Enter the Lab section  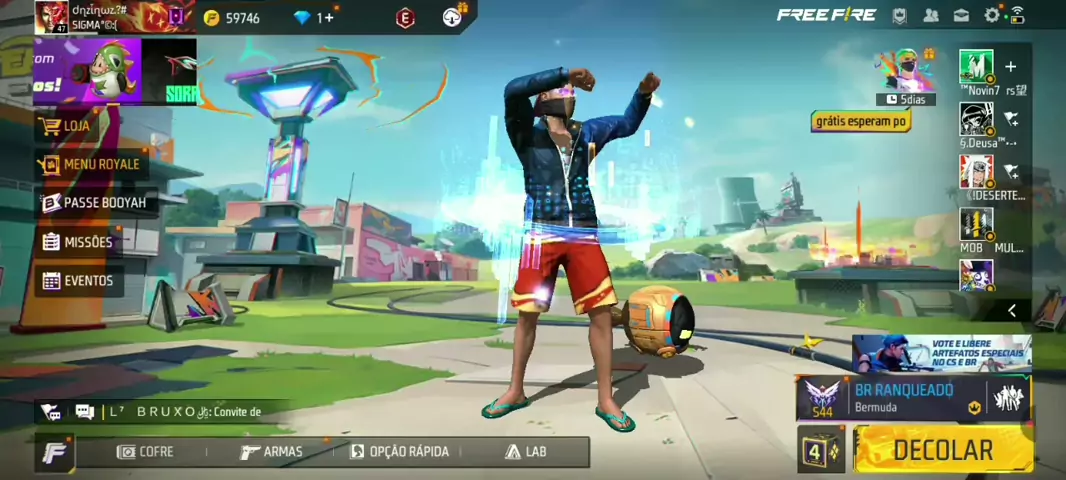[x=527, y=452]
